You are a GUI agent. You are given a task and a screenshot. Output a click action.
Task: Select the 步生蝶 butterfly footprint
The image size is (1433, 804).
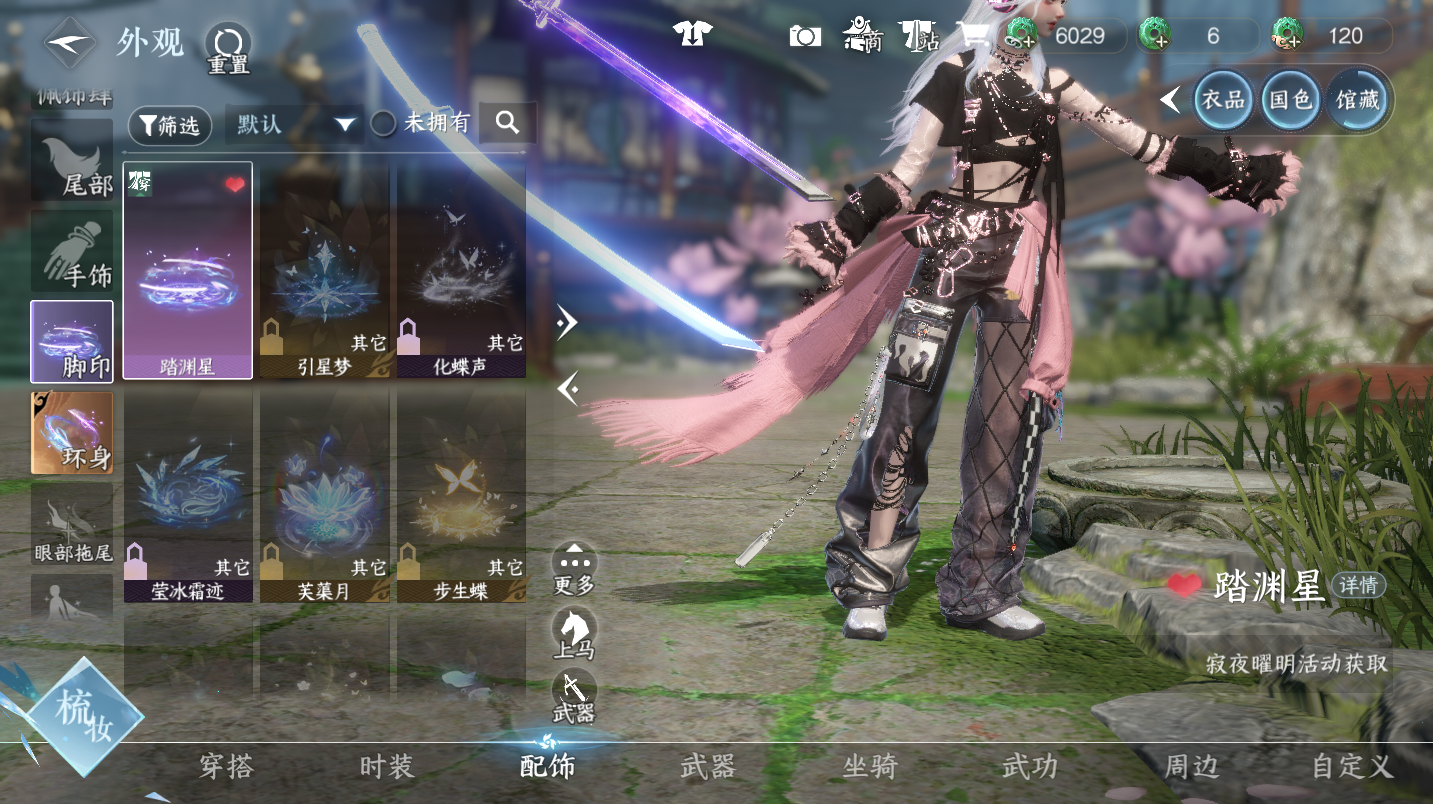point(461,495)
